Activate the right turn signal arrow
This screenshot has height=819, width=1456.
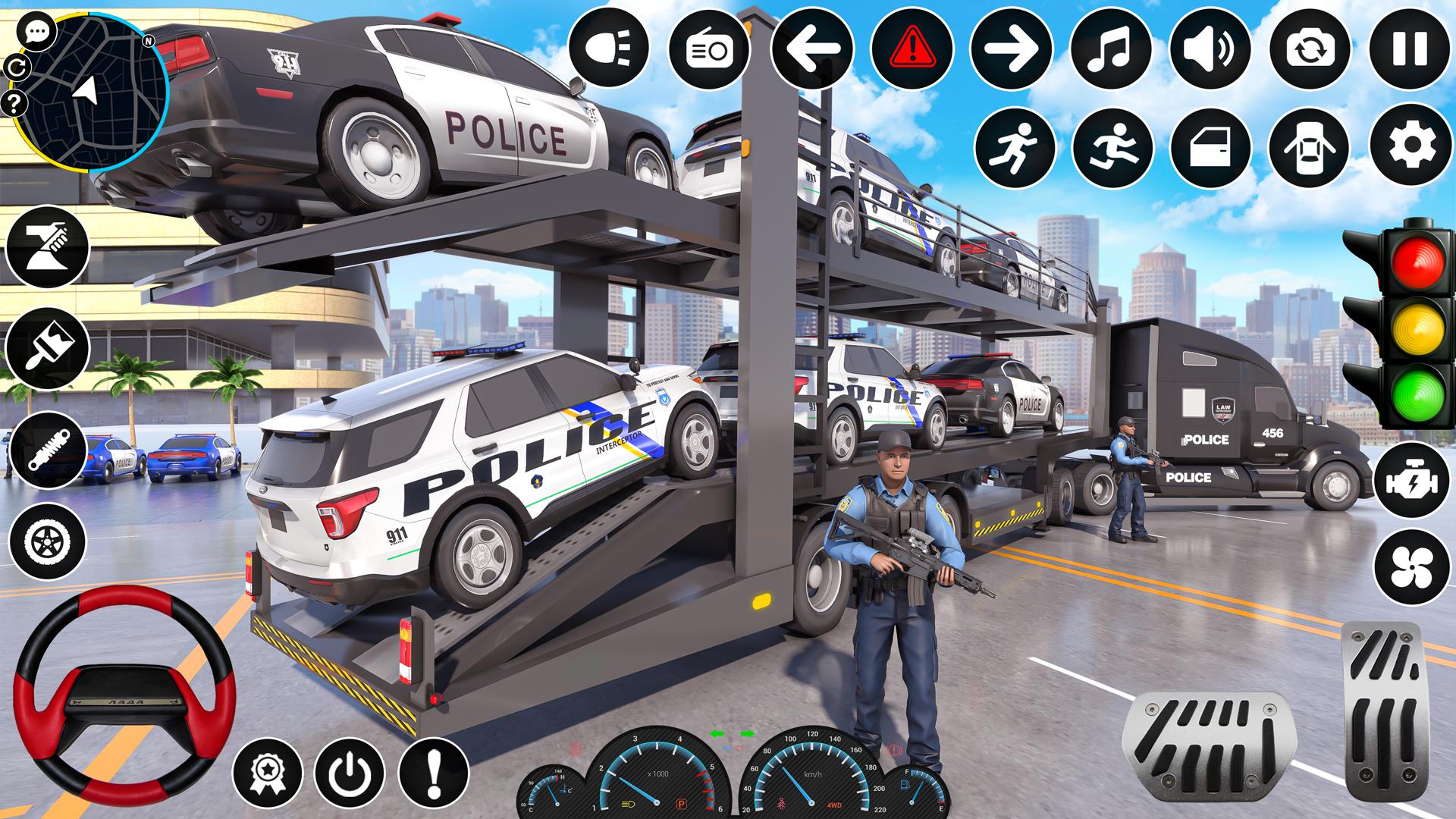coord(1012,49)
